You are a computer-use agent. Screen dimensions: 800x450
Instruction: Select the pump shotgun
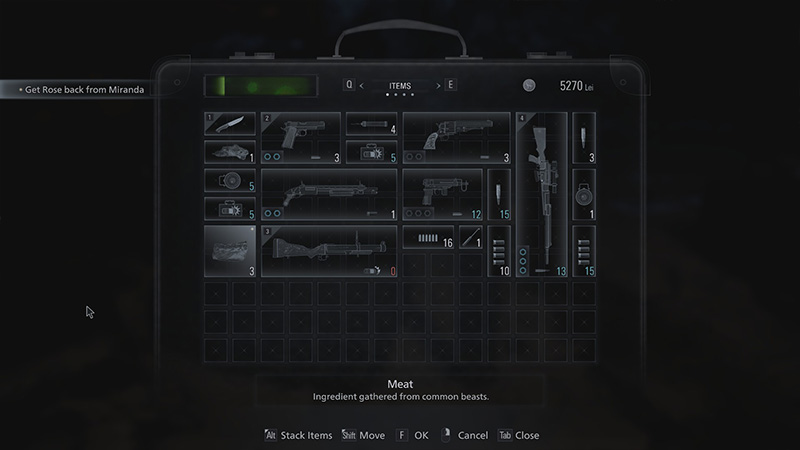coord(329,194)
